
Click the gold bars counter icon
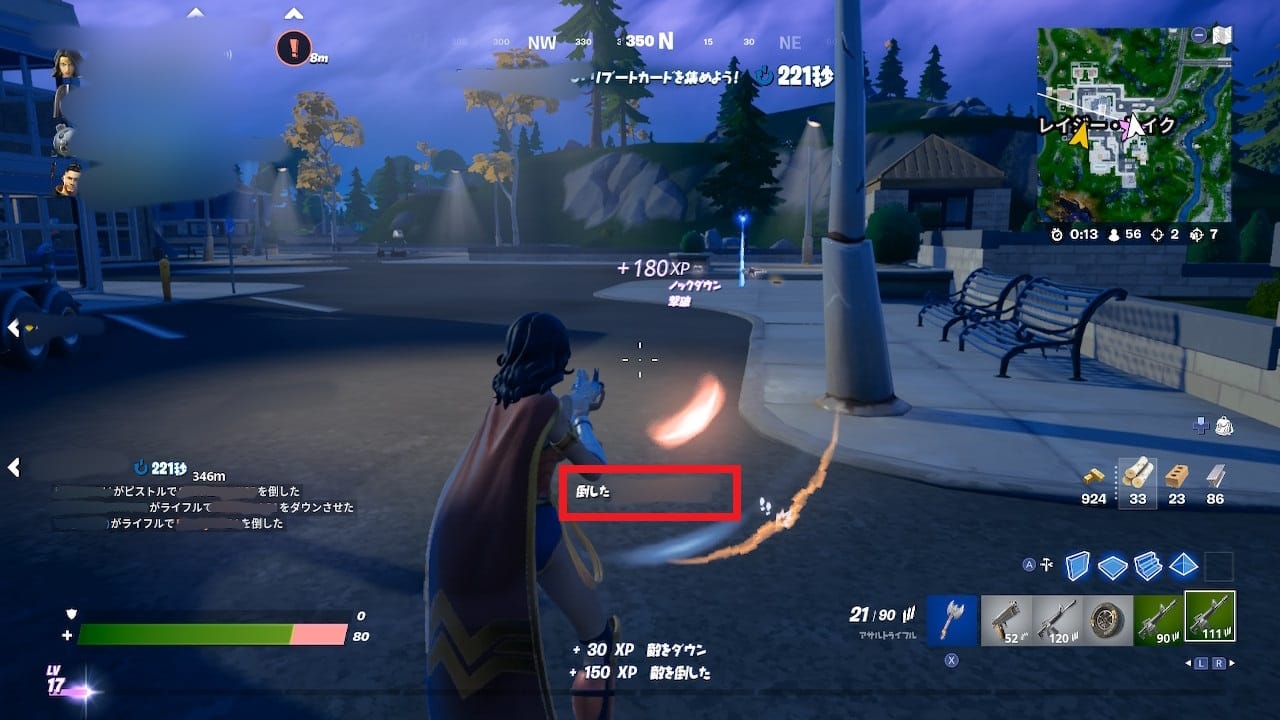tap(1095, 477)
